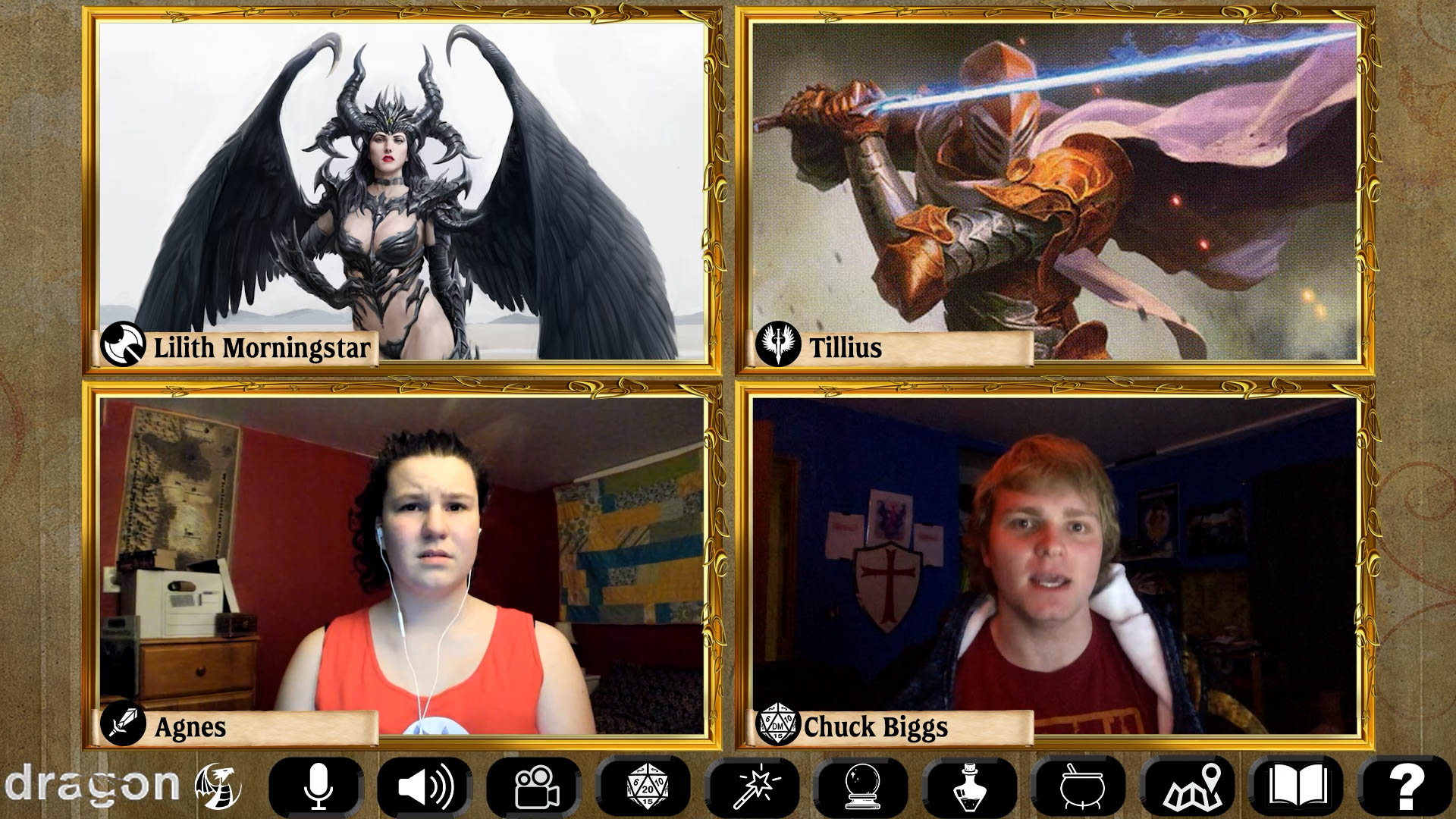Image resolution: width=1456 pixels, height=819 pixels.
Task: Toggle the microphone button
Action: [317, 786]
